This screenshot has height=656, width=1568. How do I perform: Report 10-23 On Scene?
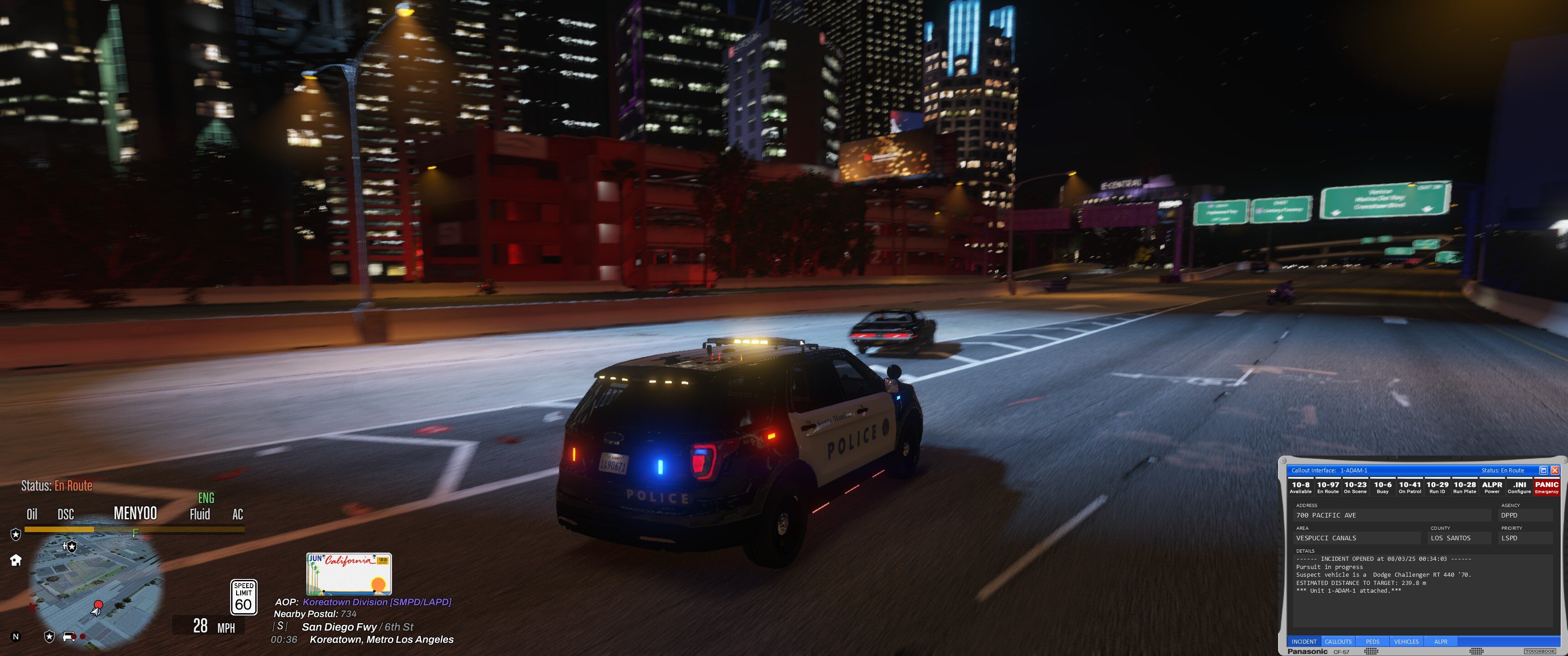1355,487
